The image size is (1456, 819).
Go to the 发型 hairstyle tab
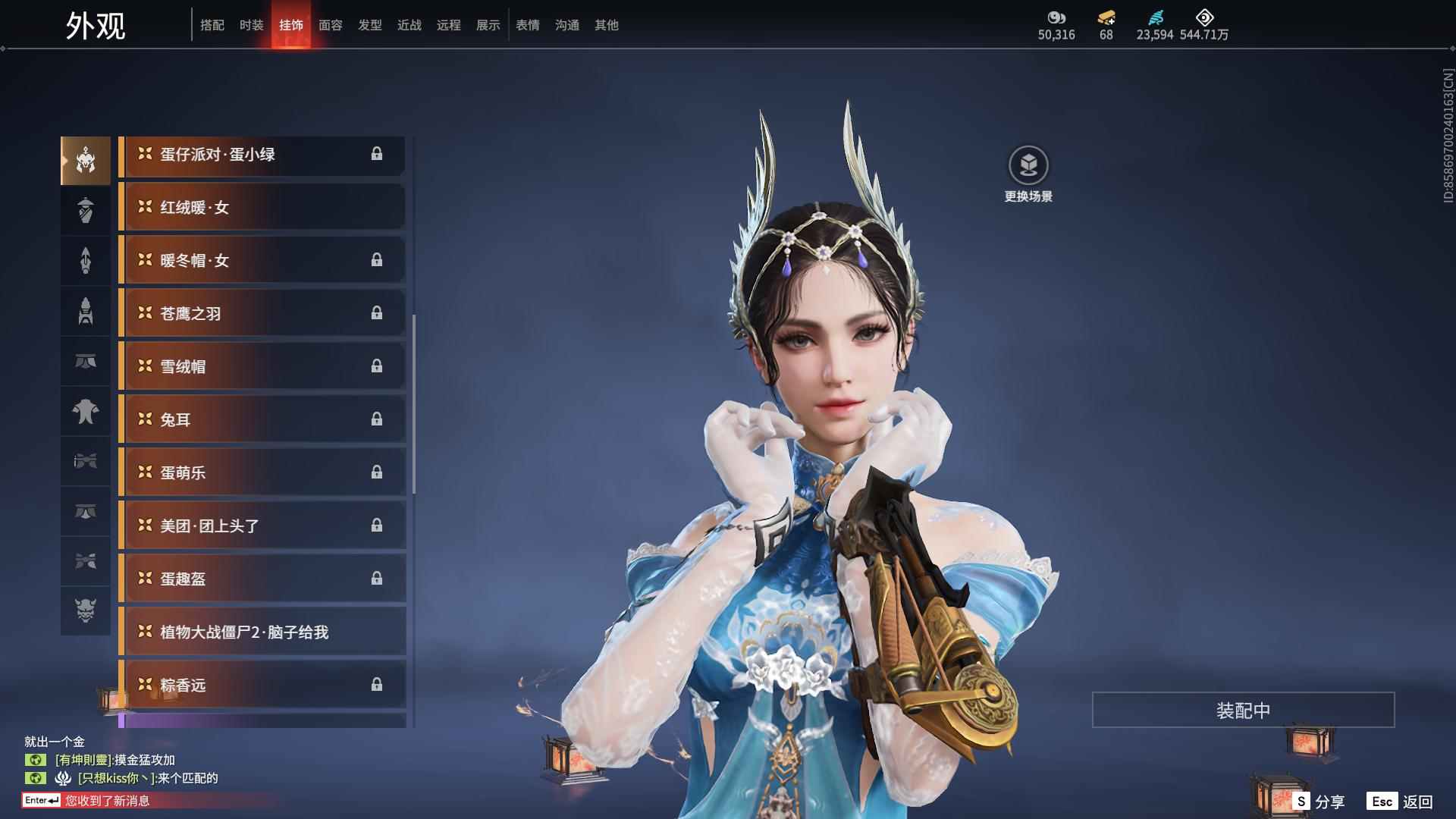pyautogui.click(x=370, y=25)
